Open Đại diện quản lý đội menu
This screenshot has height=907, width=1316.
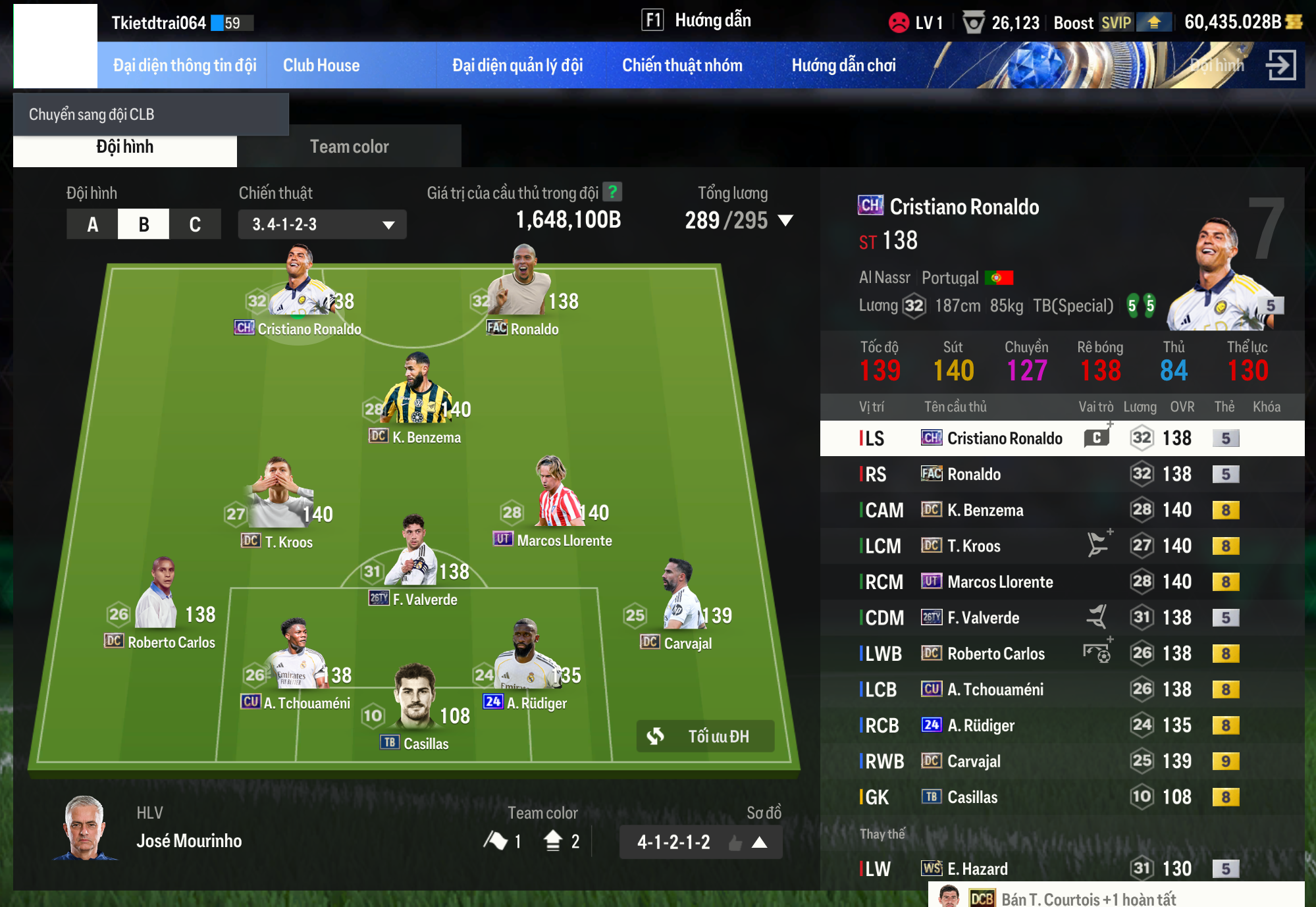517,65
